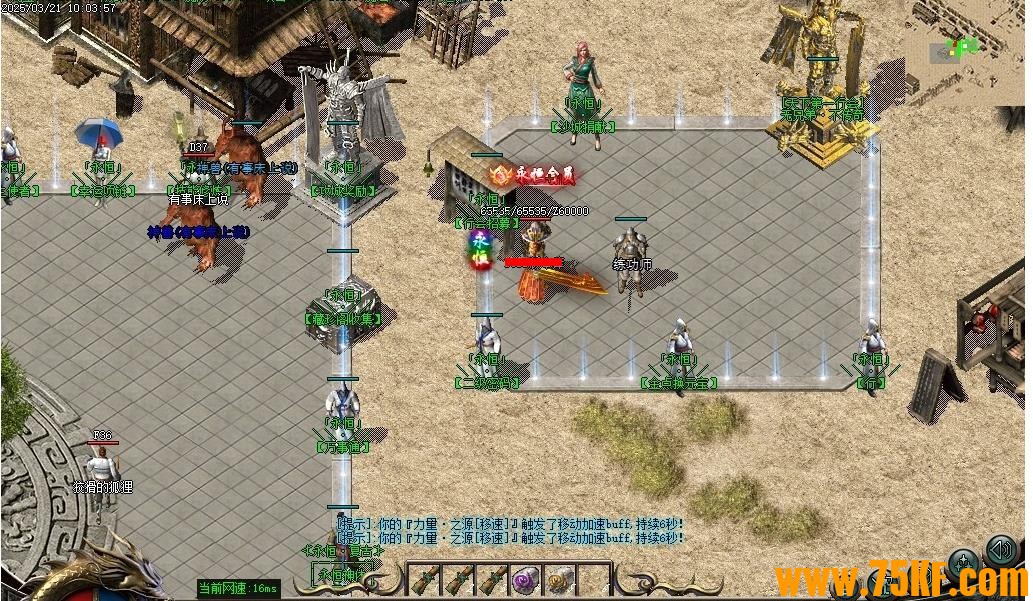
Task: Use the purple swirl scroll in hotbar
Action: 526,579
